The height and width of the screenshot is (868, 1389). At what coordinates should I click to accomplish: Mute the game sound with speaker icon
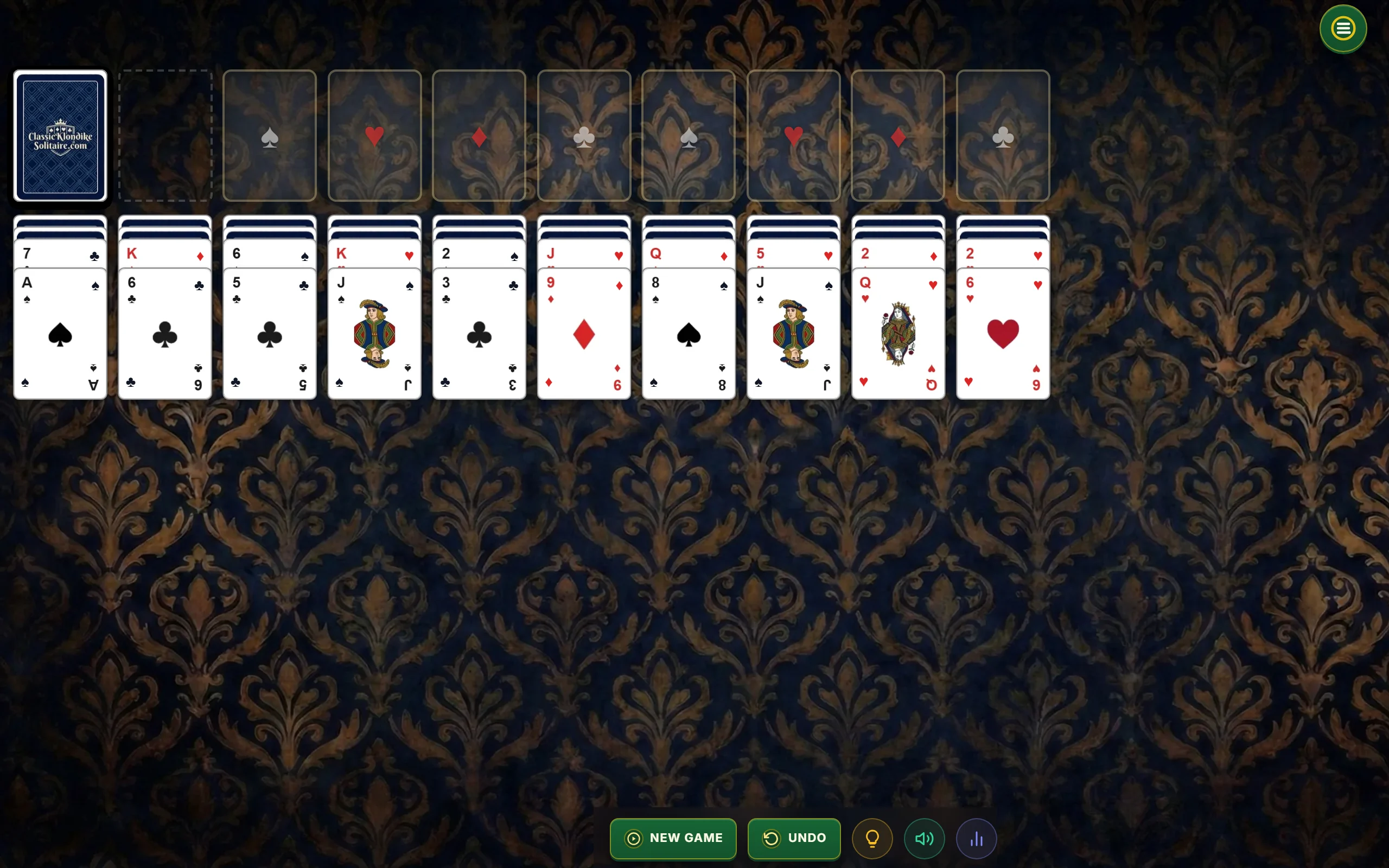tap(923, 838)
